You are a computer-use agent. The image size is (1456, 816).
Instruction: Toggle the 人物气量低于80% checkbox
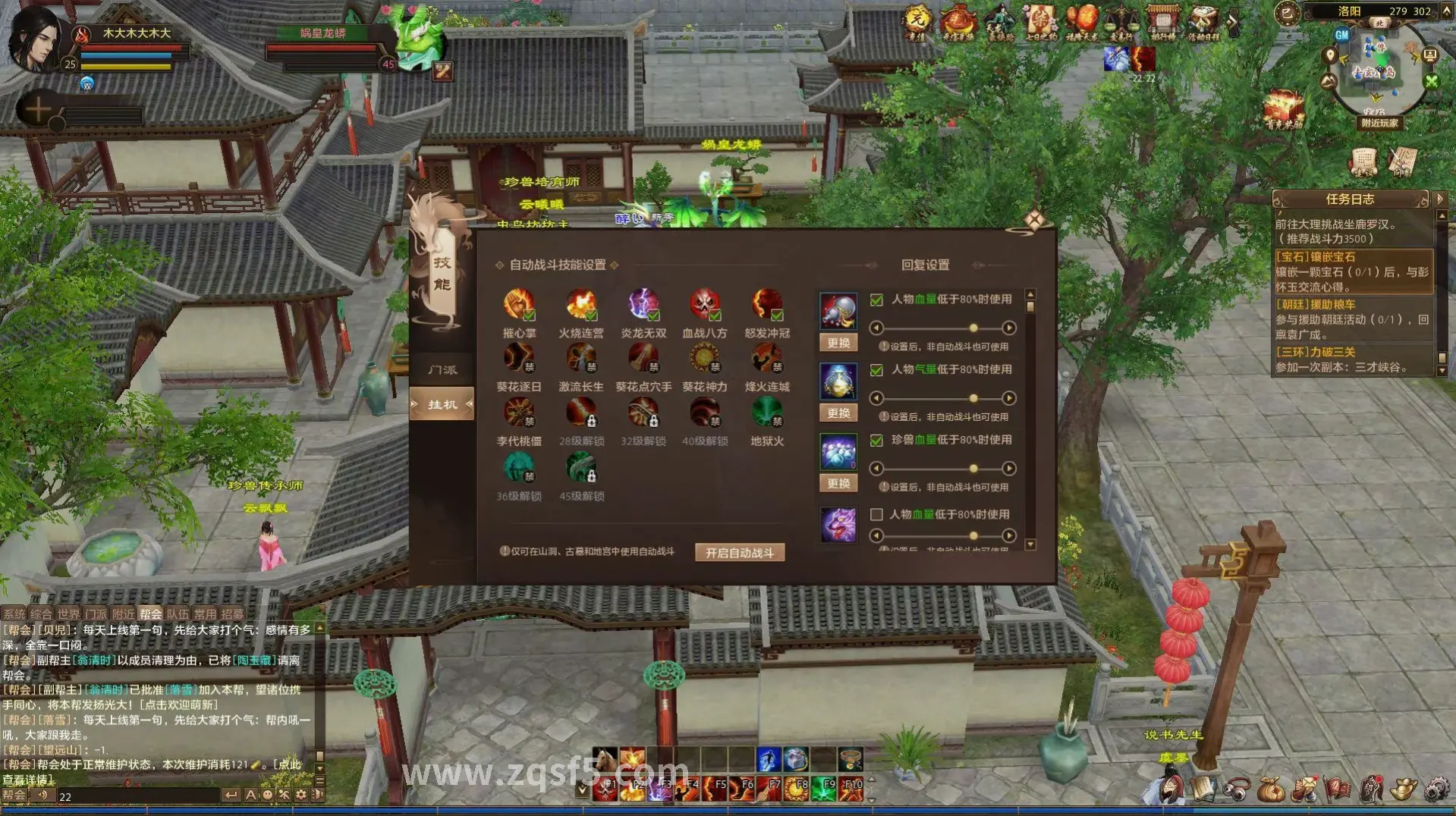coord(876,370)
